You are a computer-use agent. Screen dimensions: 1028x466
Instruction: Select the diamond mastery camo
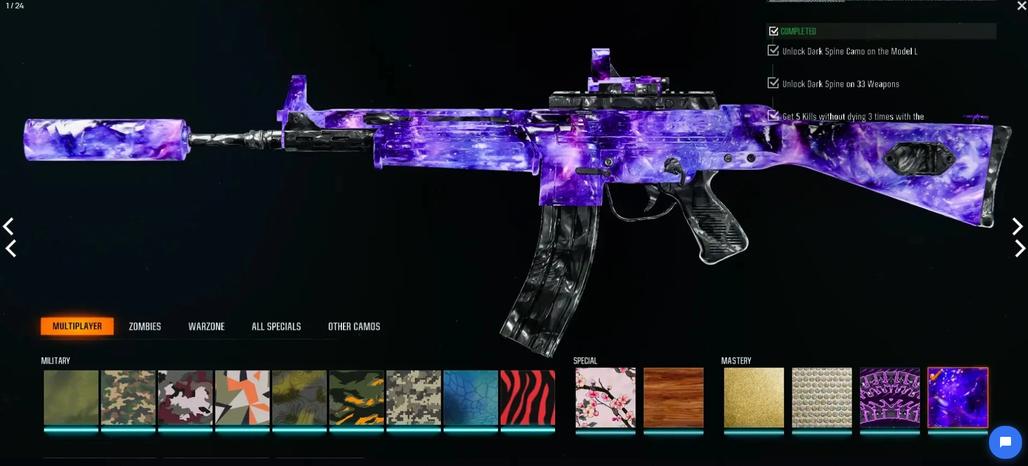[x=822, y=398]
